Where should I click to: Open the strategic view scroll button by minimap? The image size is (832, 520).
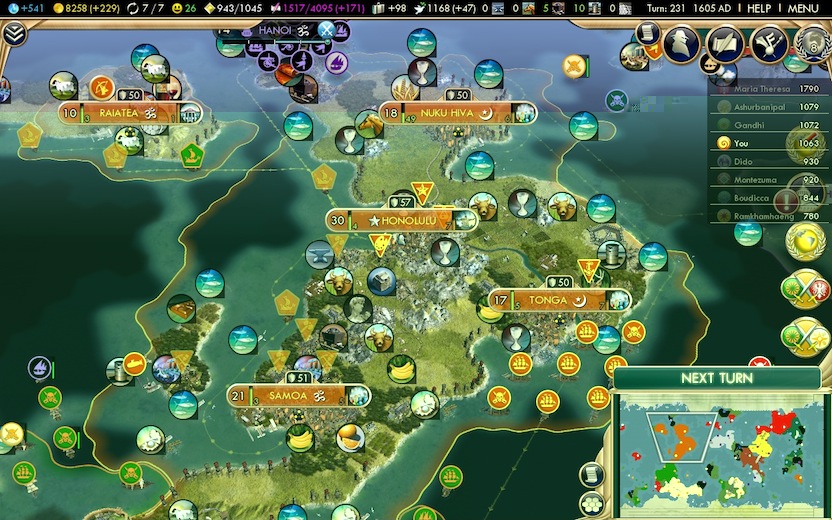click(592, 474)
